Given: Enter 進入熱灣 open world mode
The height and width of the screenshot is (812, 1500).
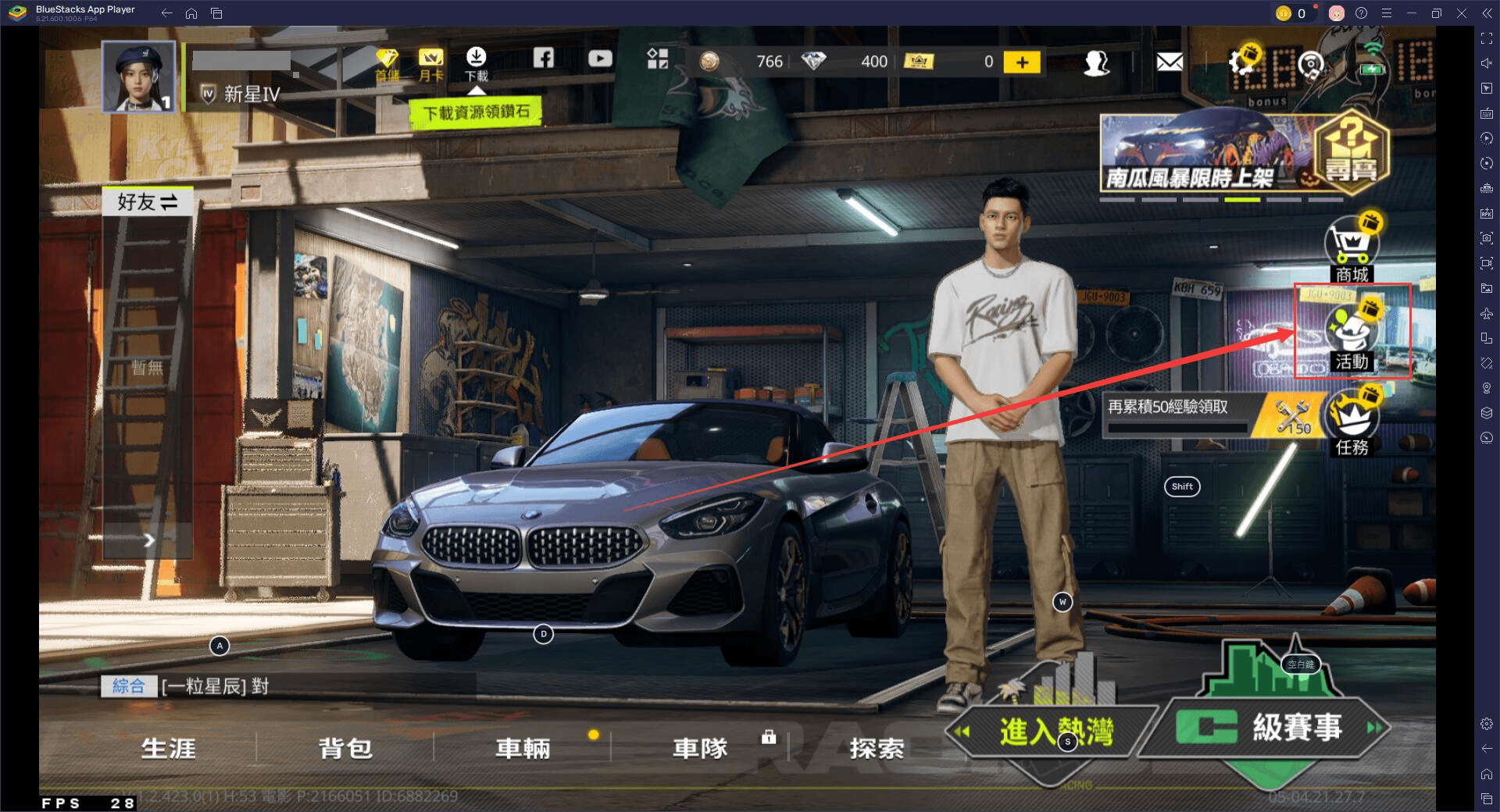Looking at the screenshot, I should coord(1055,732).
